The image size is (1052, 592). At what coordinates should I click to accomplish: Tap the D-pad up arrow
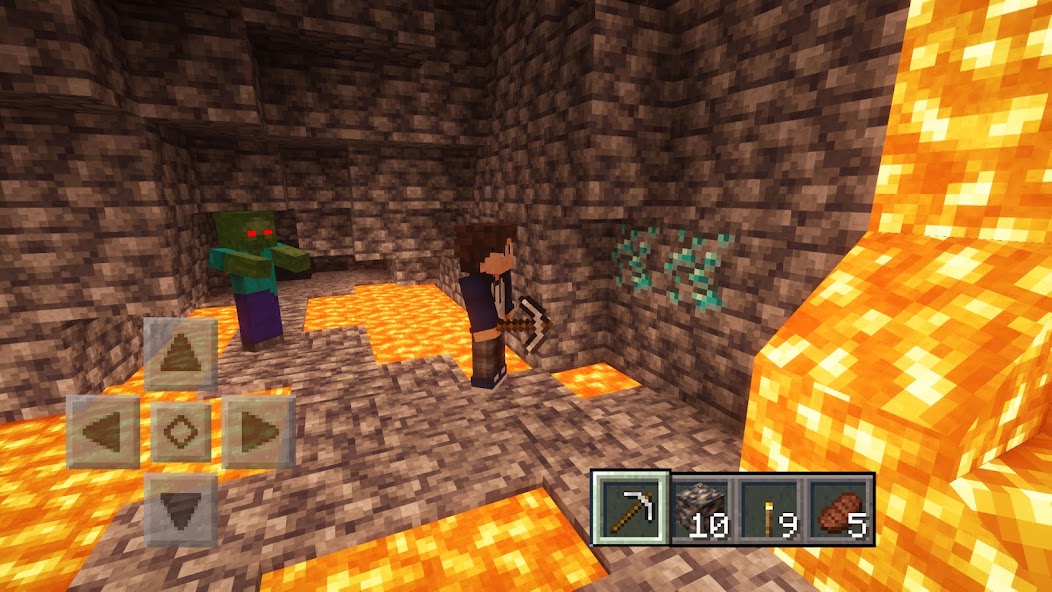(x=181, y=354)
